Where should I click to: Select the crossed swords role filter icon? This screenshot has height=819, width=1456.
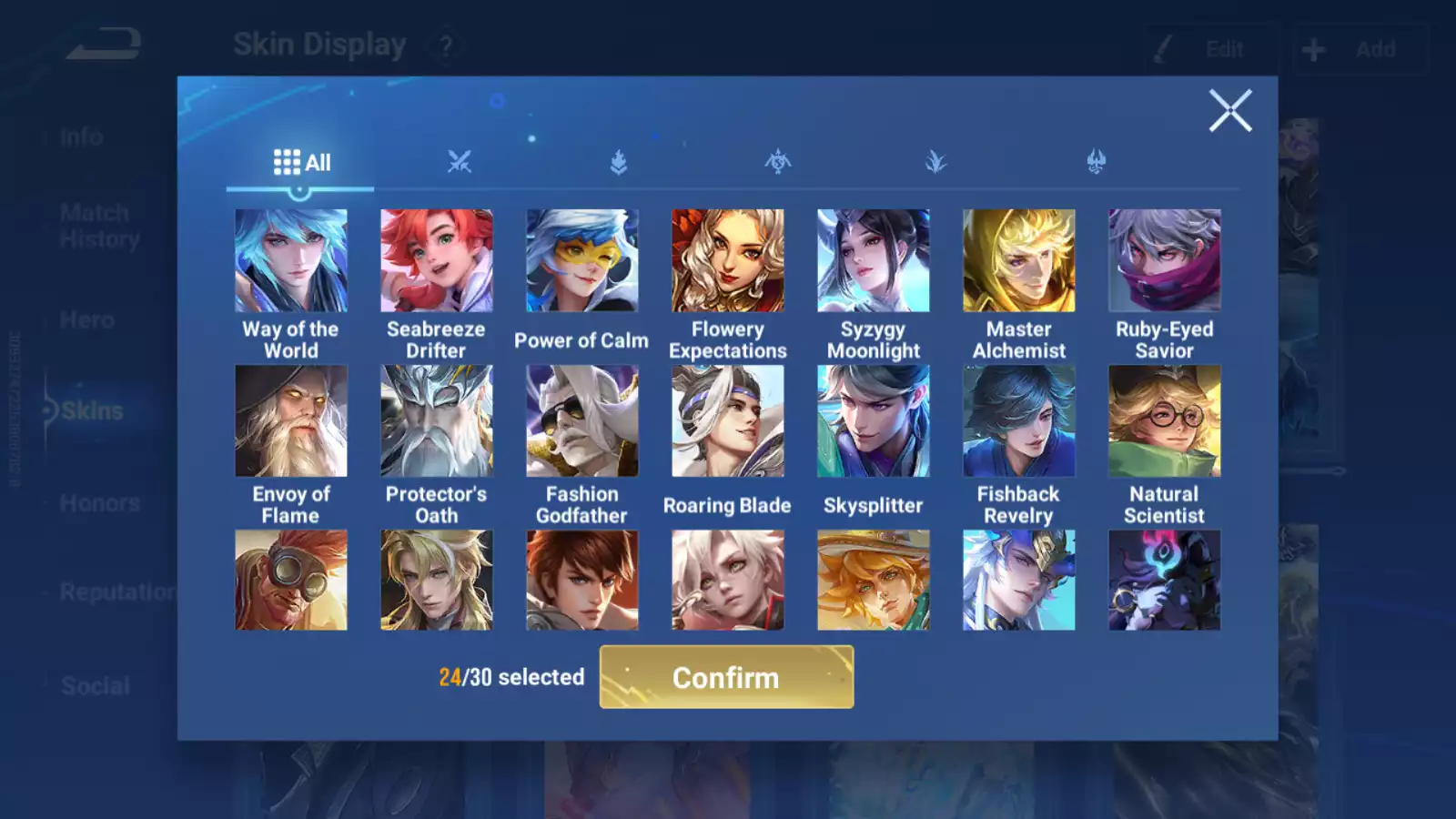tap(462, 160)
